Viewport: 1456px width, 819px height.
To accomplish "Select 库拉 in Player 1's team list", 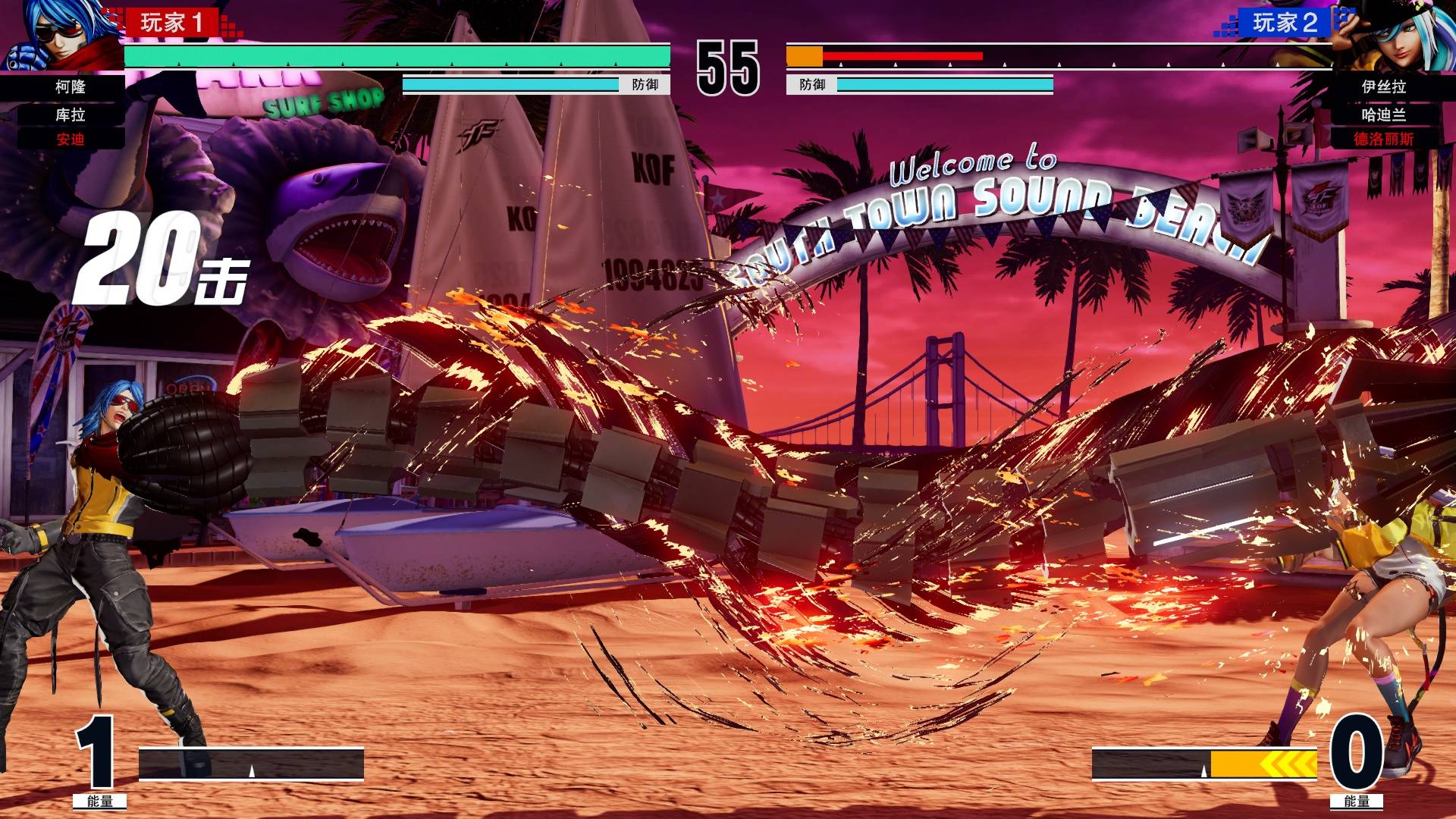I will [x=71, y=115].
